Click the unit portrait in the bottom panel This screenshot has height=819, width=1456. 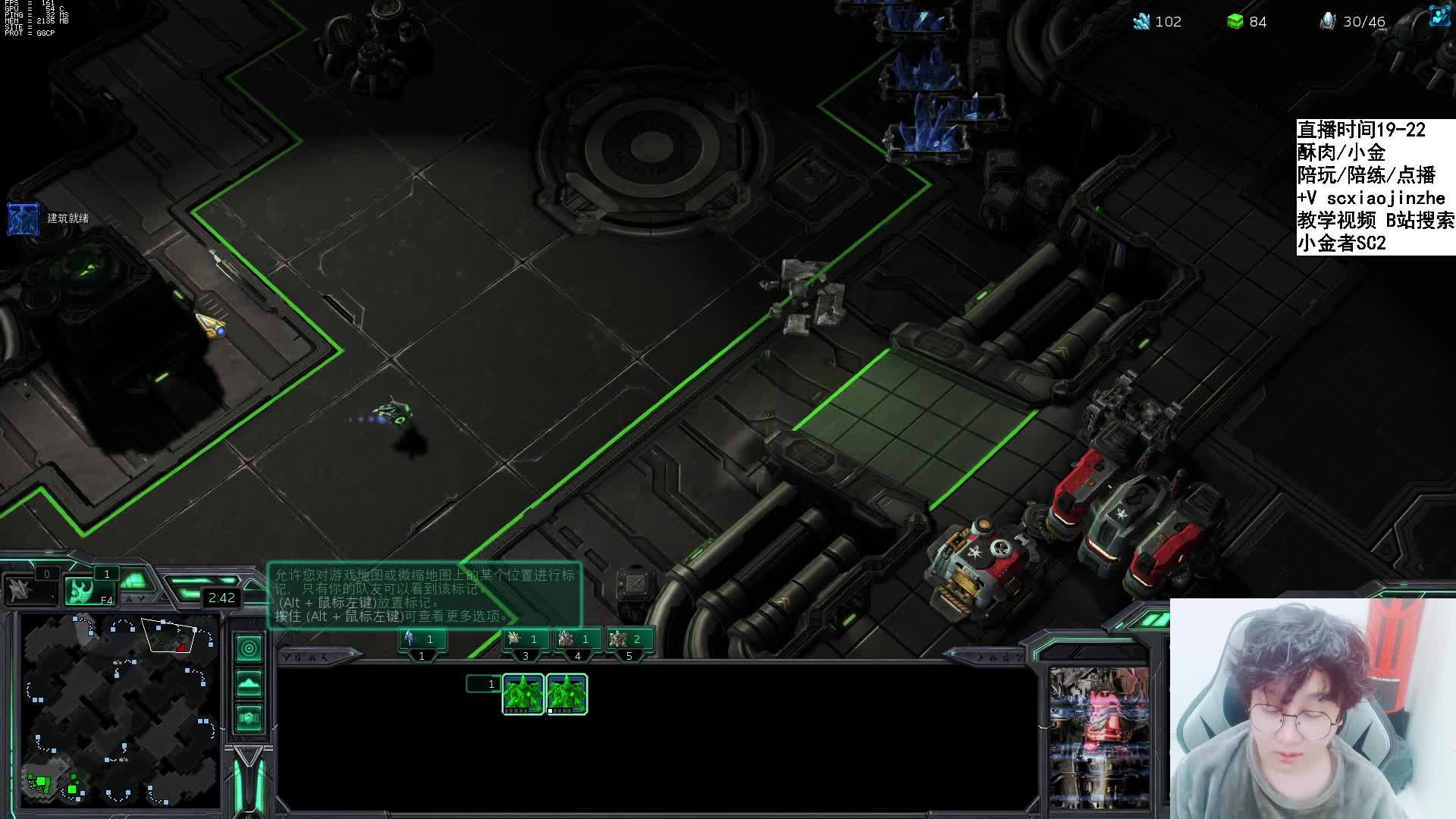point(1099,737)
